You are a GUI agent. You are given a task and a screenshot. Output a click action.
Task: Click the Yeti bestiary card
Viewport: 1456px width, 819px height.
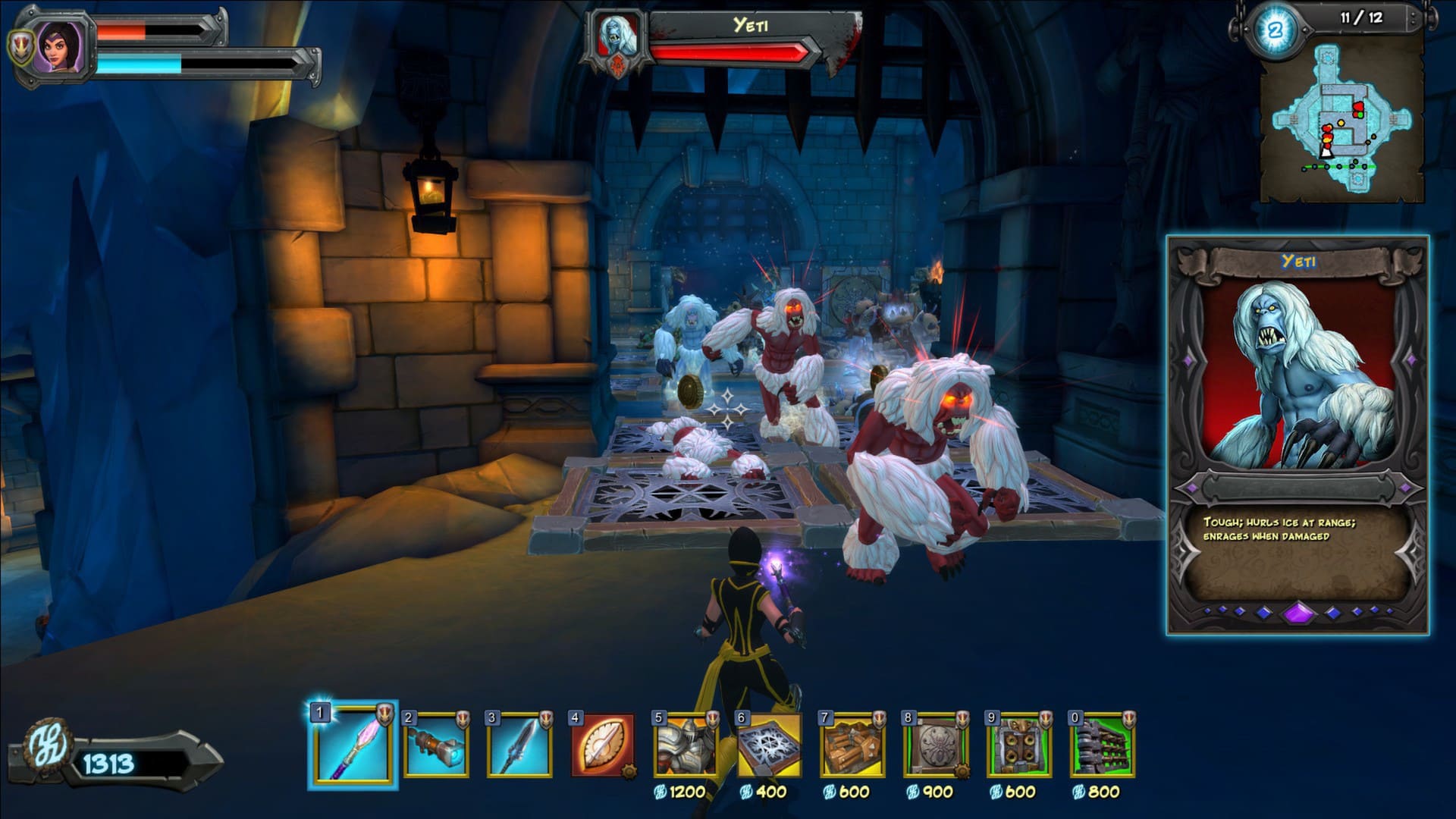coord(1298,435)
